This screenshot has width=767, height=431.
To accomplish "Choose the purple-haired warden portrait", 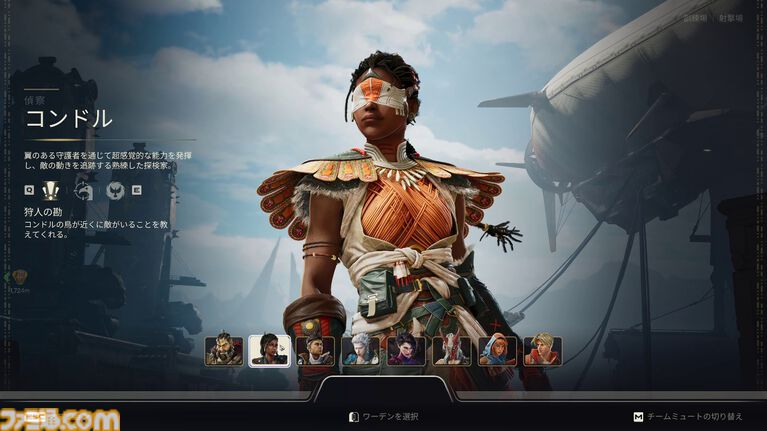I will [406, 350].
